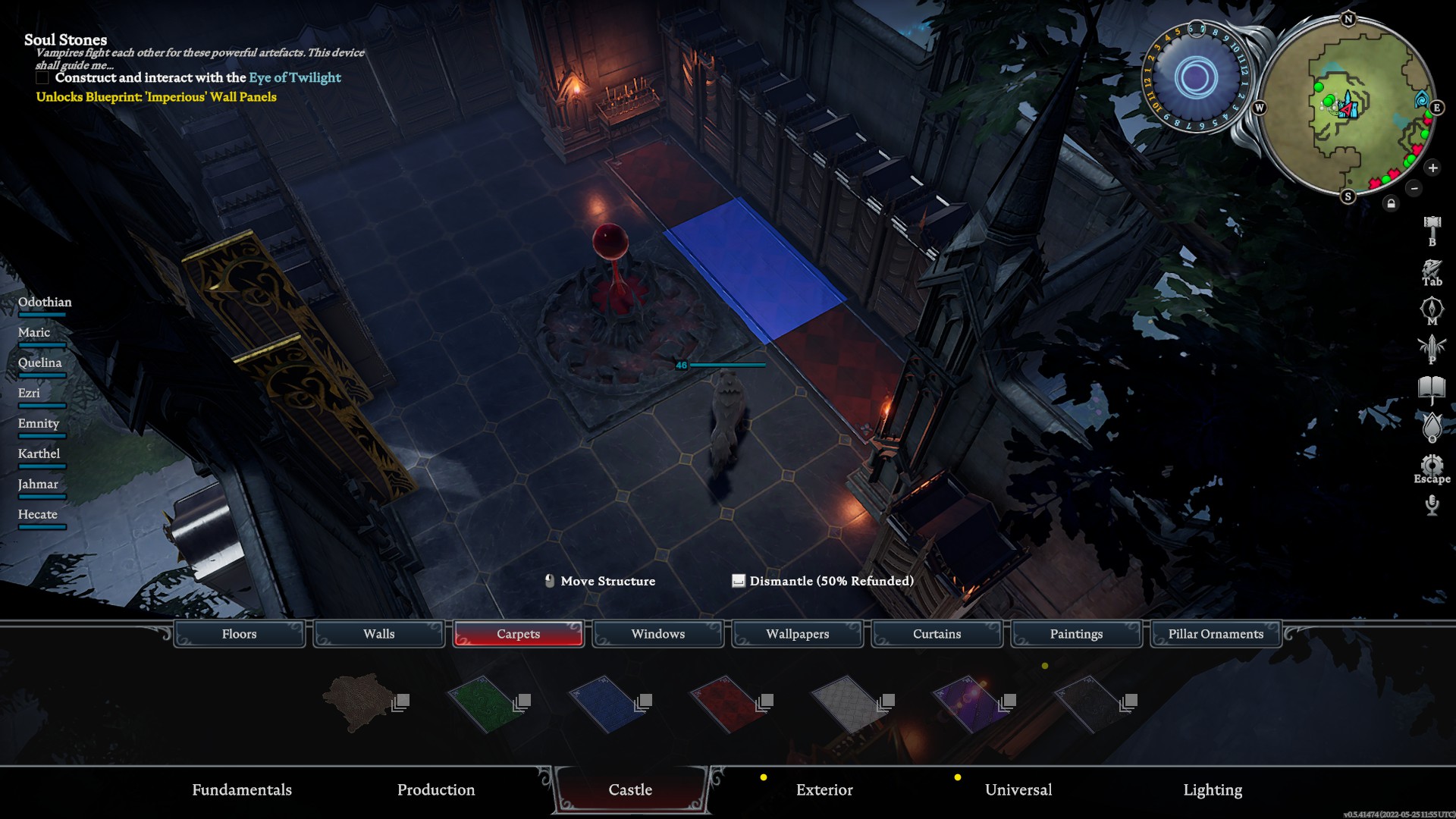The image size is (1456, 819).
Task: Zoom in the minimap
Action: [x=1432, y=168]
